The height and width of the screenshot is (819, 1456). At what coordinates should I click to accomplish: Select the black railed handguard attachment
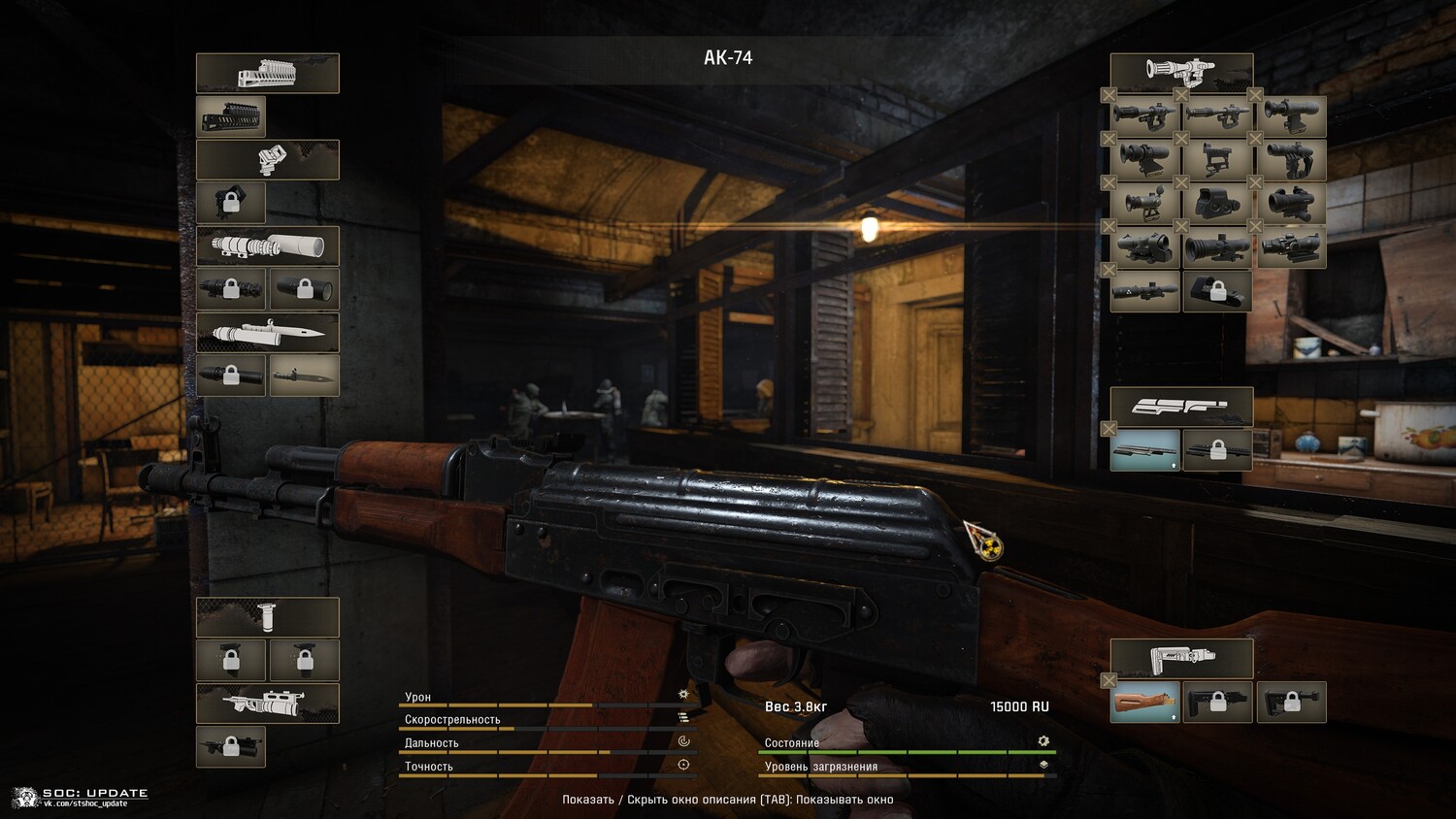(x=231, y=116)
